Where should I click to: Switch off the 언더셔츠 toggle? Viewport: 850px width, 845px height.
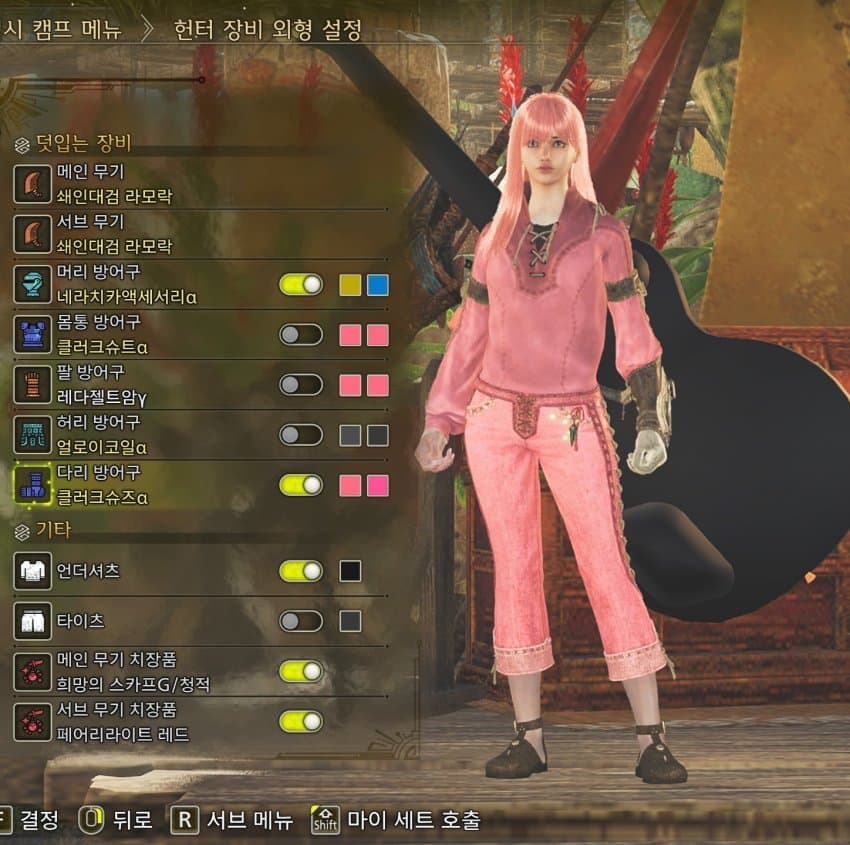coord(301,571)
